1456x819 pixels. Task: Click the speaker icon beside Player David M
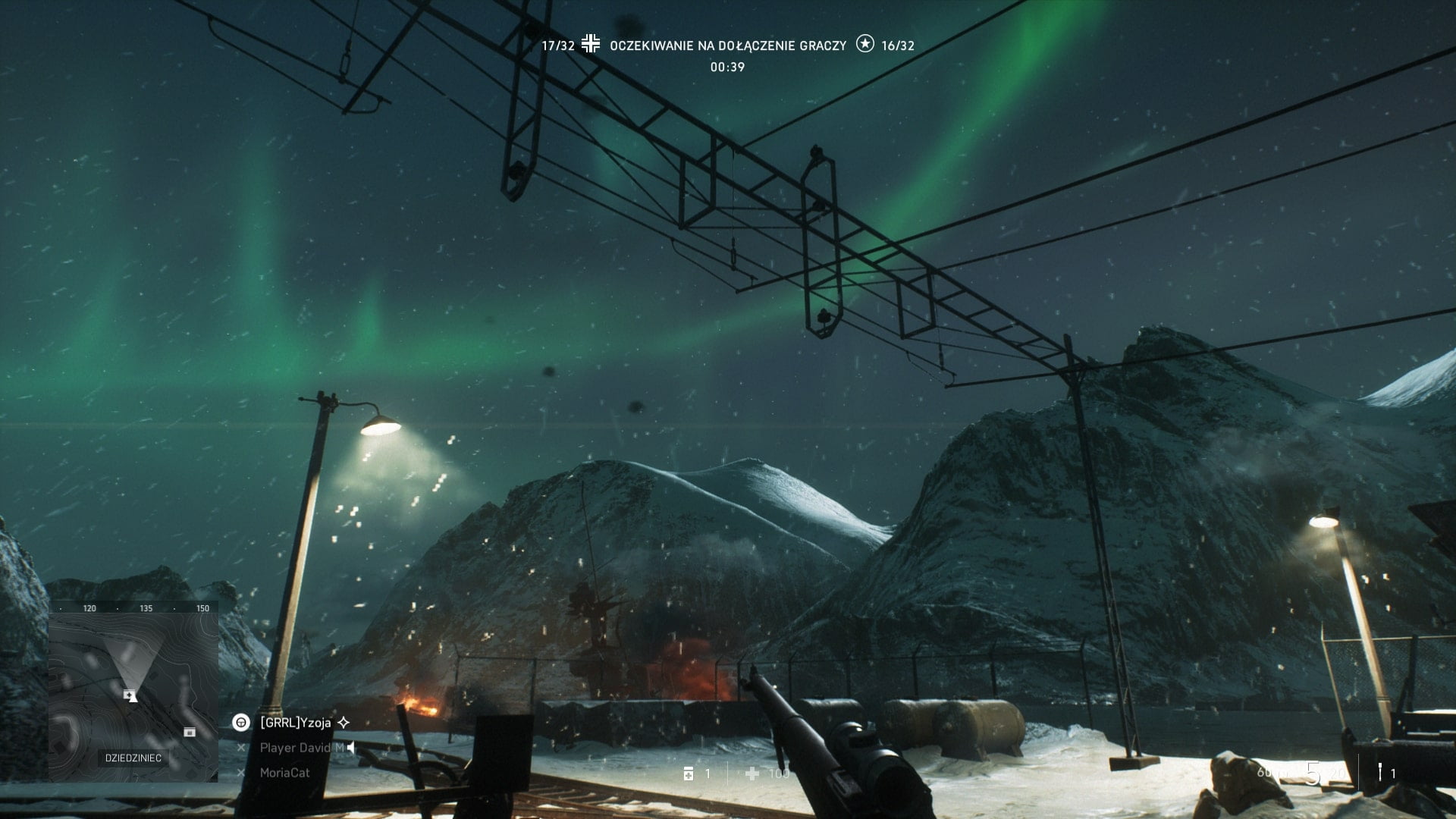point(350,748)
